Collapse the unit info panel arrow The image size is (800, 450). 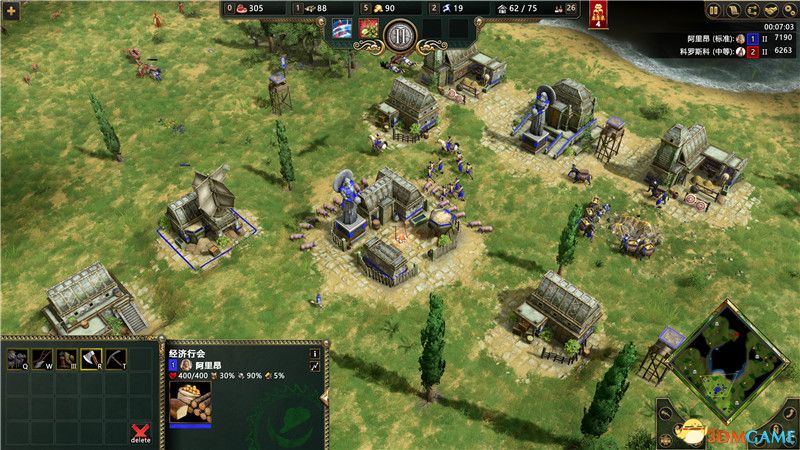click(324, 400)
